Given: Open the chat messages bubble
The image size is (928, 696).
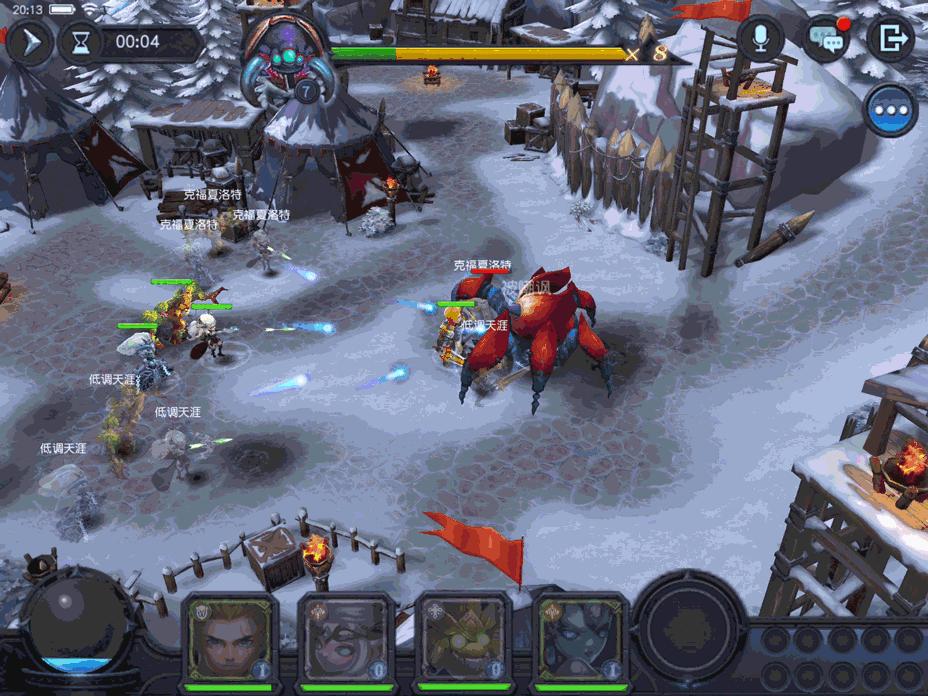Looking at the screenshot, I should pos(825,39).
